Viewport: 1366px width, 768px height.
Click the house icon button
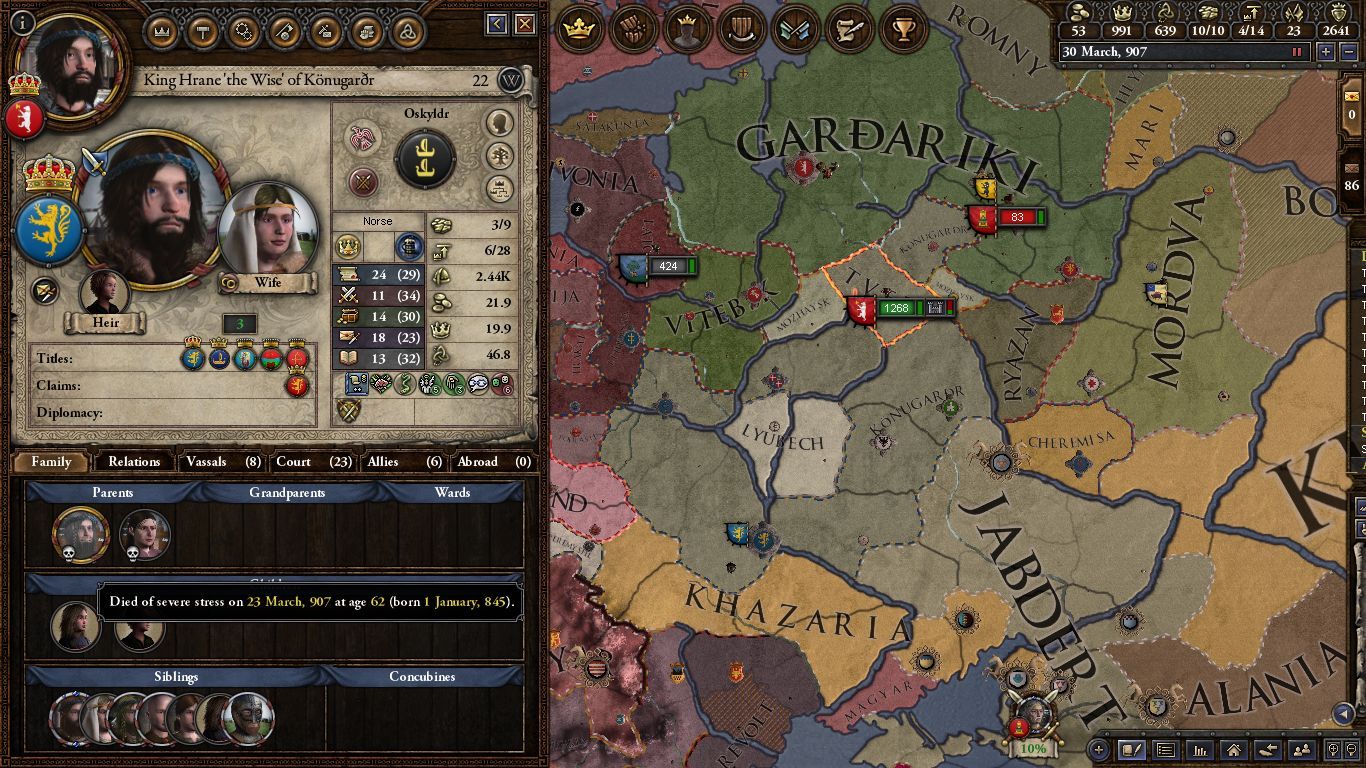1233,749
